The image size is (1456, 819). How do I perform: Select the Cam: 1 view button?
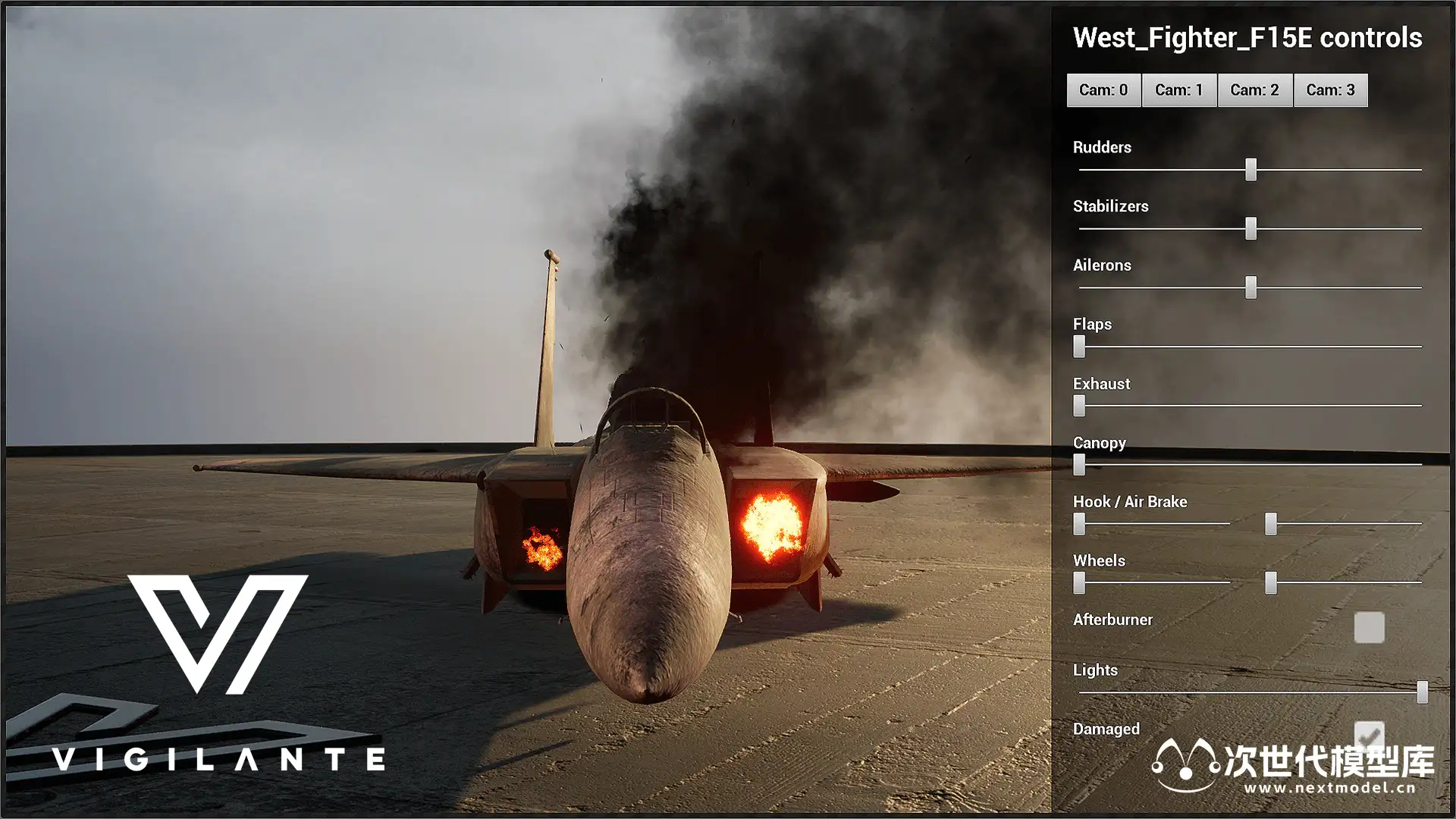coord(1179,90)
